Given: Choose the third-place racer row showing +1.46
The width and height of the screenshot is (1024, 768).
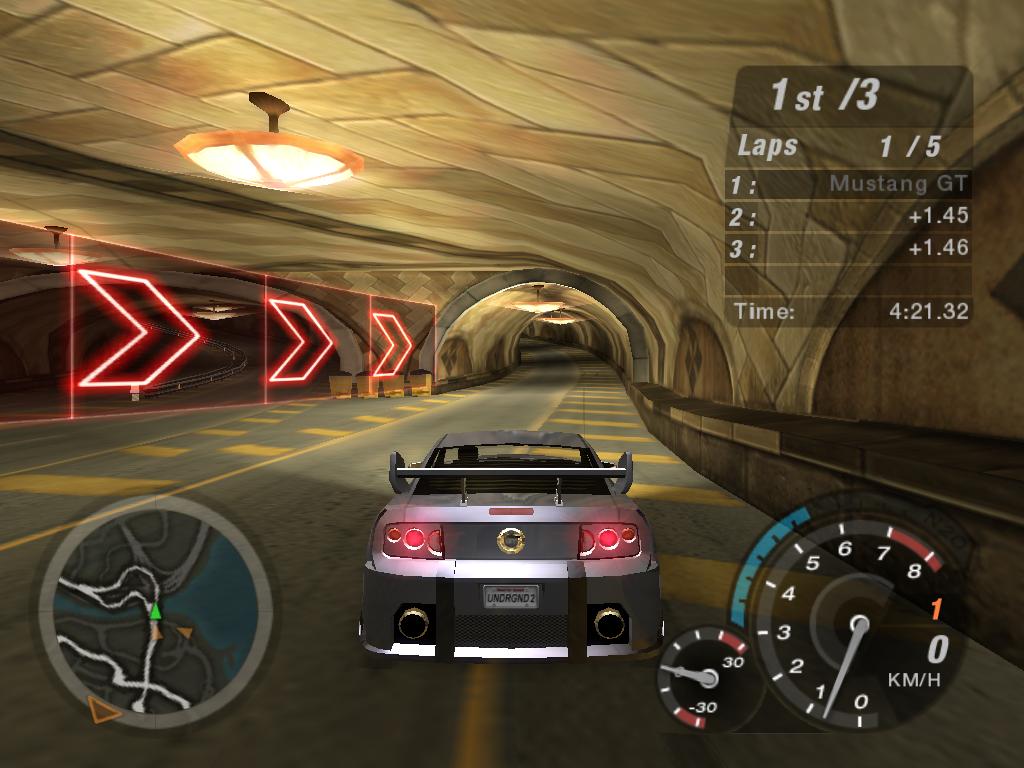Looking at the screenshot, I should (x=850, y=247).
